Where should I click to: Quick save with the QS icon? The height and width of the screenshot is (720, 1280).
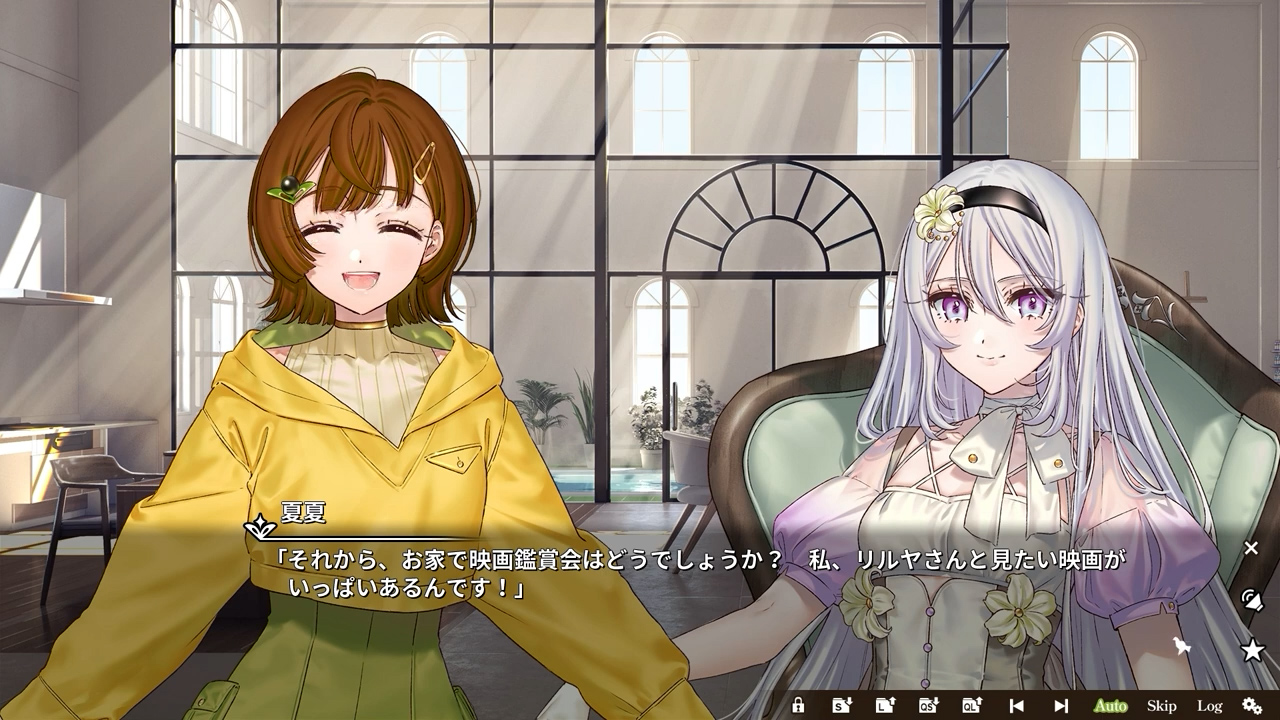click(928, 705)
